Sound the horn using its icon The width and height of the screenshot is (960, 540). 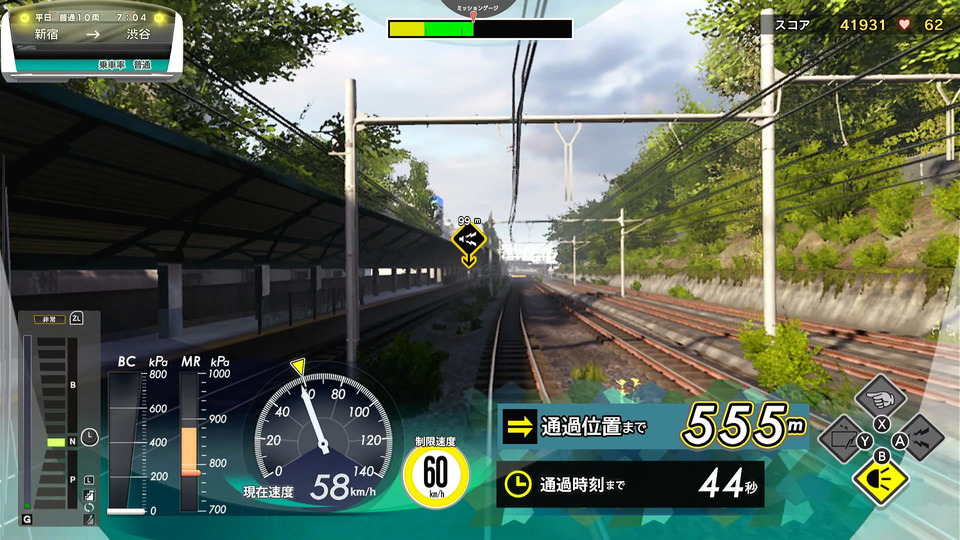921,437
